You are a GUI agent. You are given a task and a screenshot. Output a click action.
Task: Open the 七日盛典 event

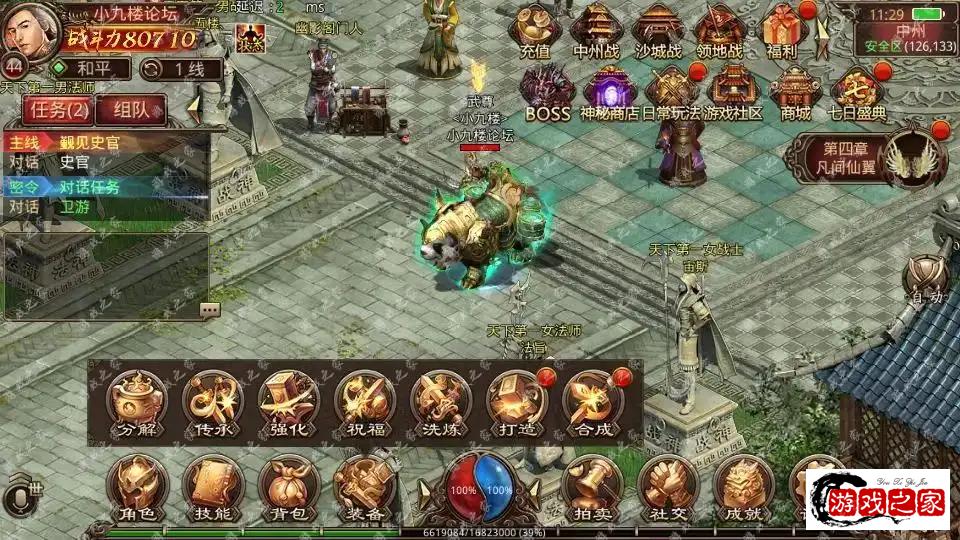tap(858, 92)
